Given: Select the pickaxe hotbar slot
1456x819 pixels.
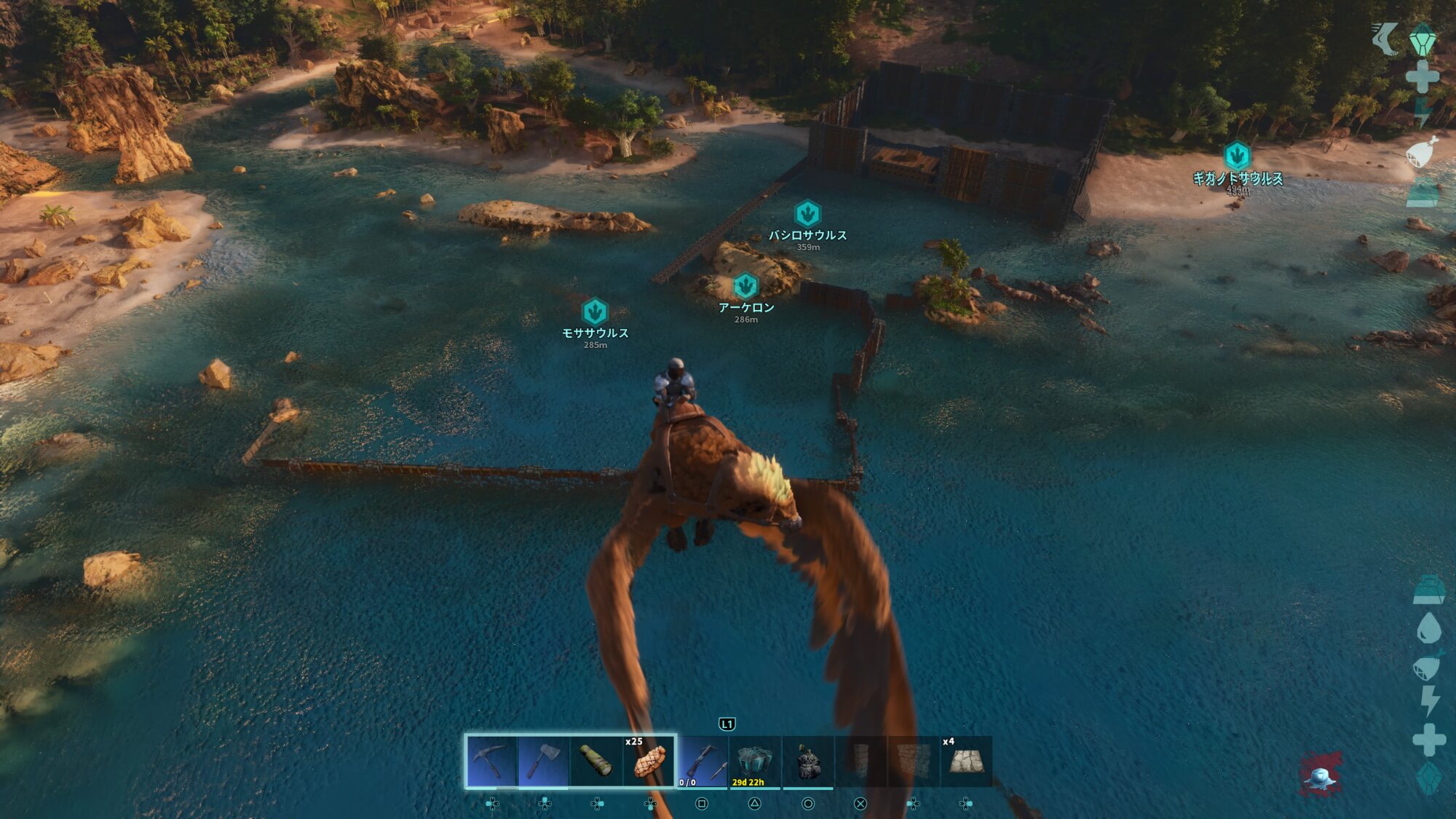Looking at the screenshot, I should pos(492,761).
